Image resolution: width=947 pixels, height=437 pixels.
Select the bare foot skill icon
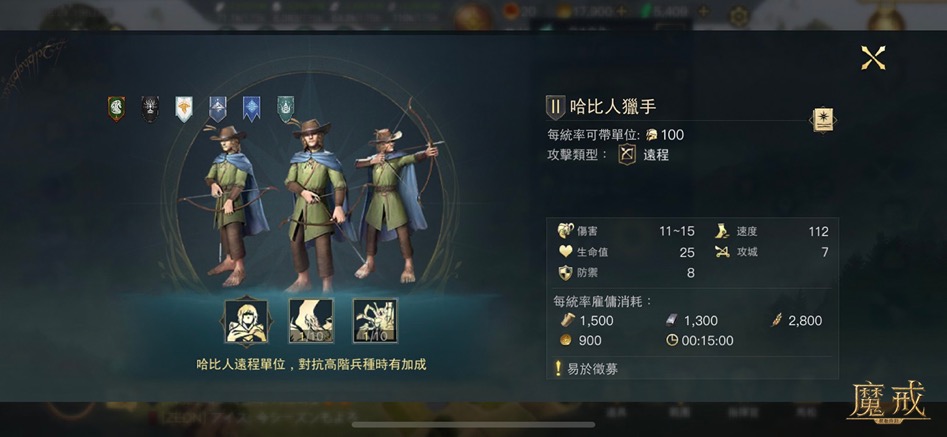click(310, 321)
